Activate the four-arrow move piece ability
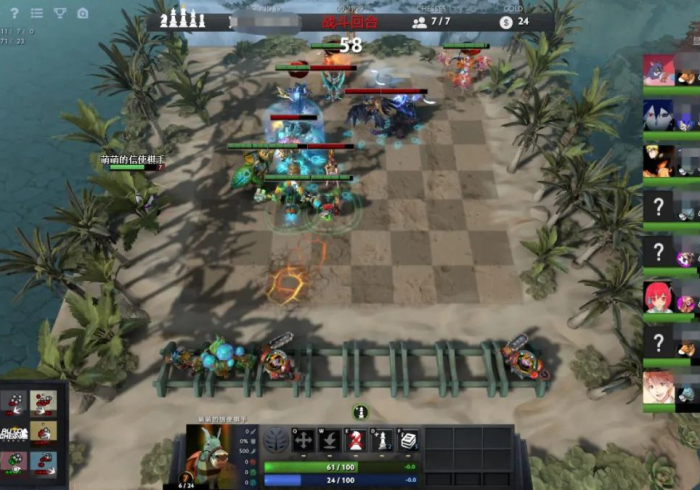 (304, 440)
